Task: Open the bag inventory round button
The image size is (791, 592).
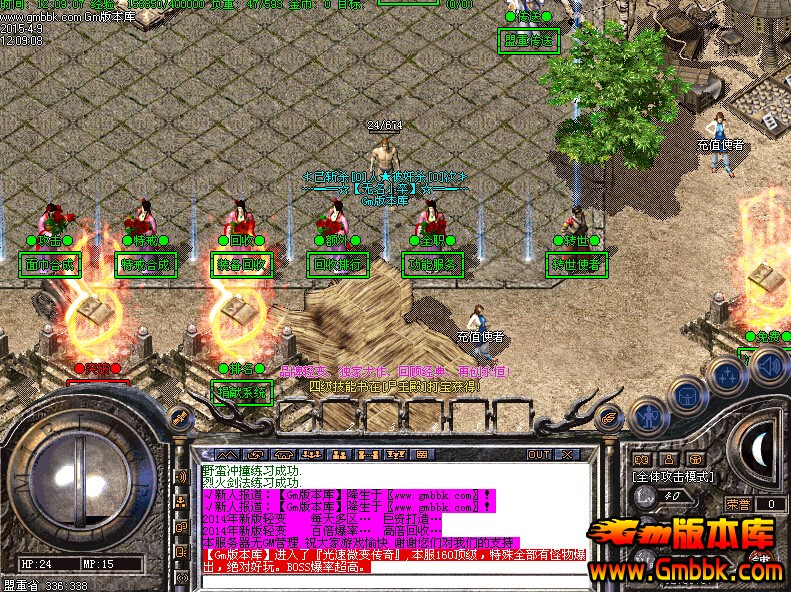Action: pos(686,397)
